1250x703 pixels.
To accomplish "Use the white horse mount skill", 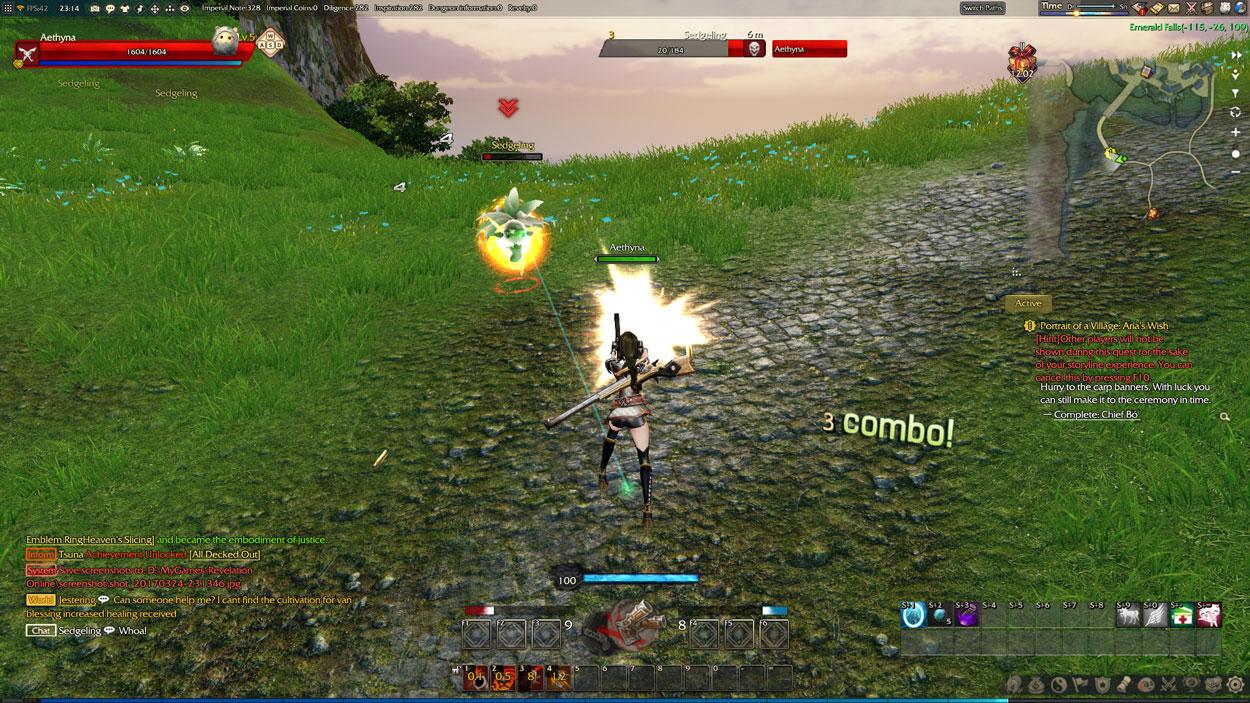I will pos(1127,617).
